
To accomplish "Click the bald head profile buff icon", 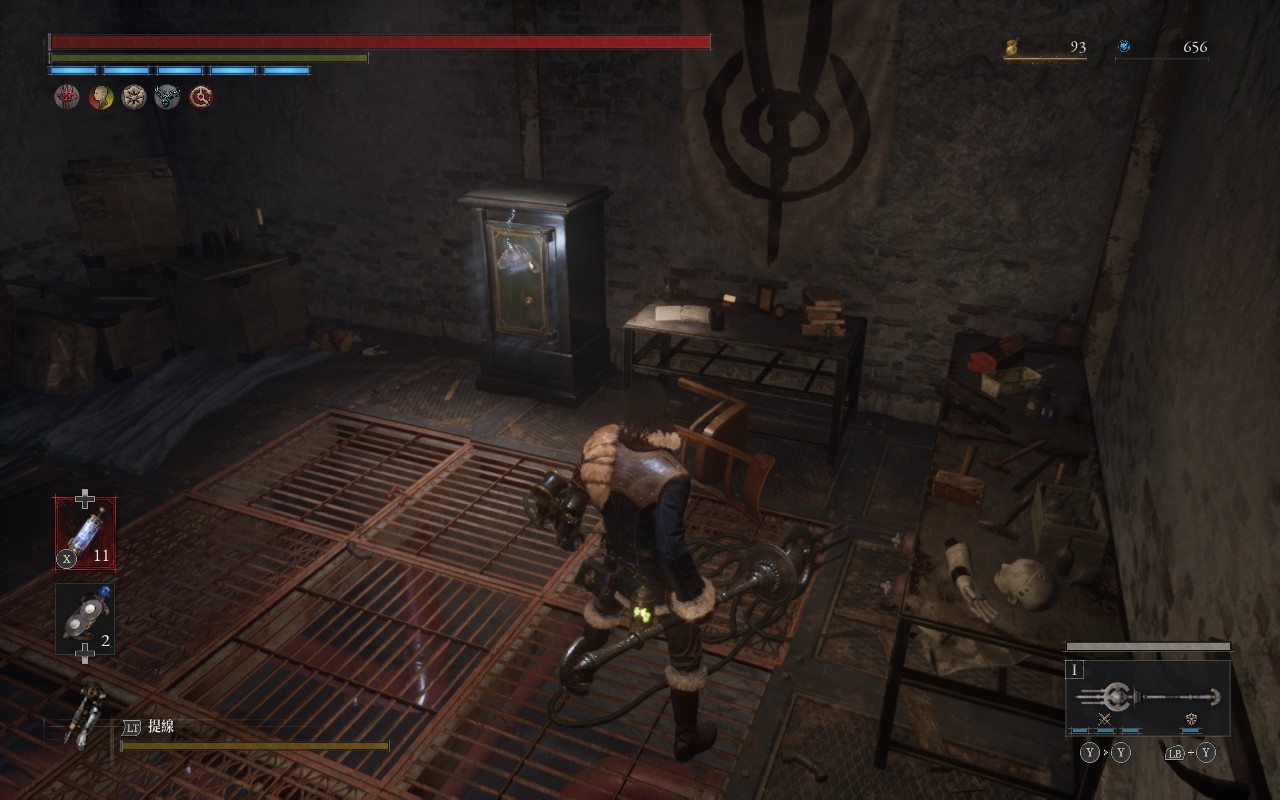I will tap(101, 97).
